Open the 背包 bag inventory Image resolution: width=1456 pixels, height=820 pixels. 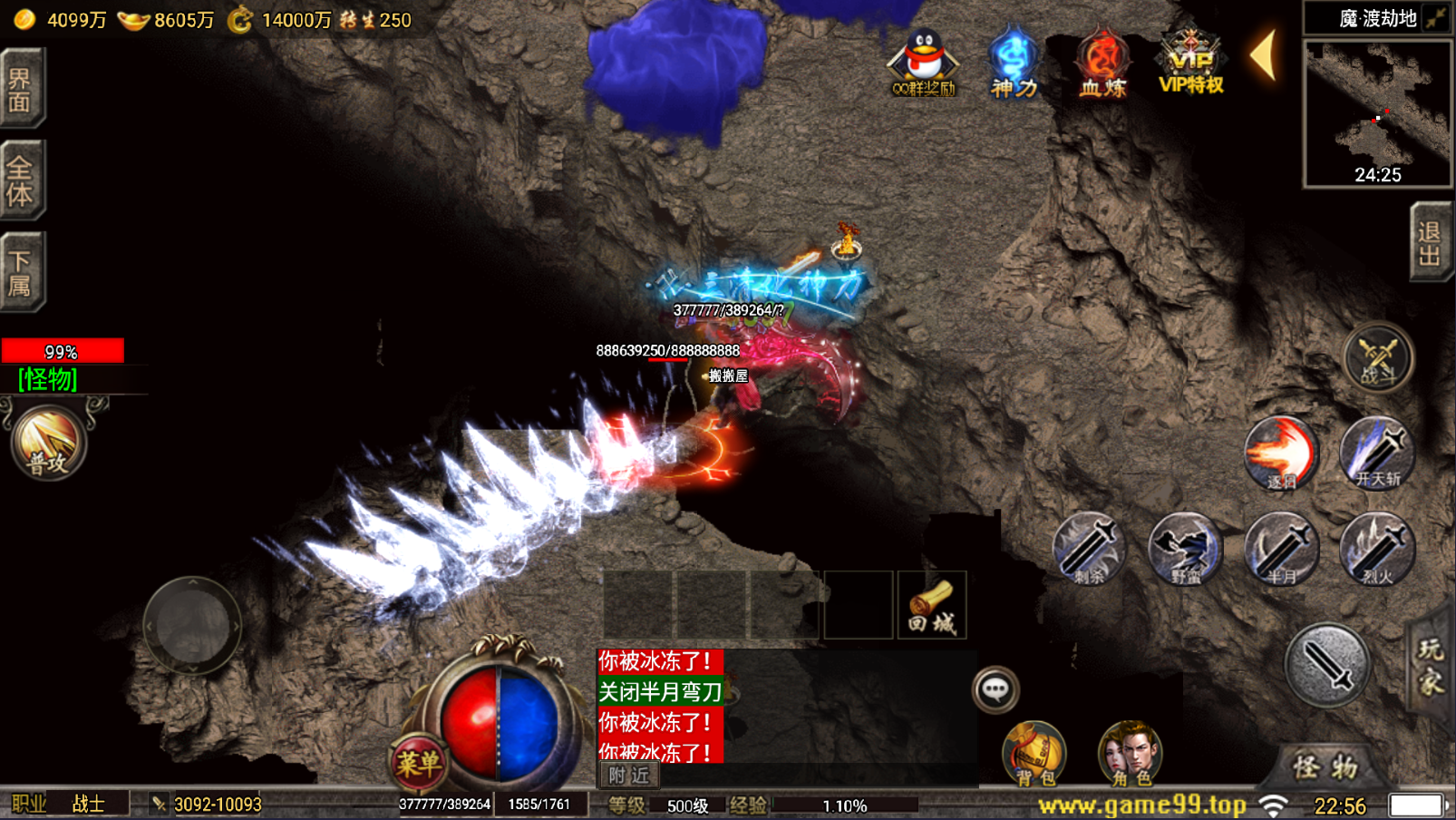[1034, 753]
